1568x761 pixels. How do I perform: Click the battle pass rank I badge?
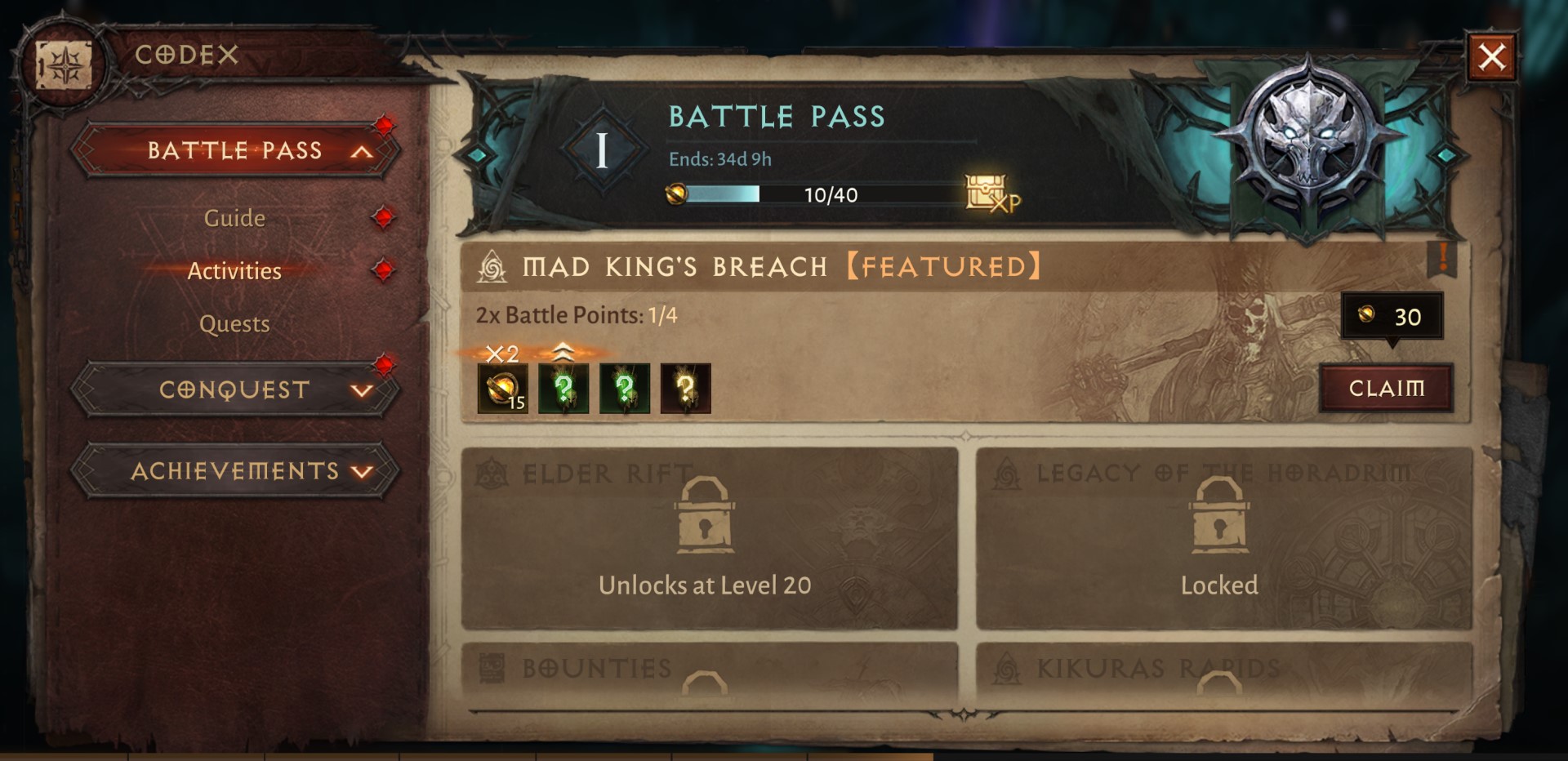[602, 150]
